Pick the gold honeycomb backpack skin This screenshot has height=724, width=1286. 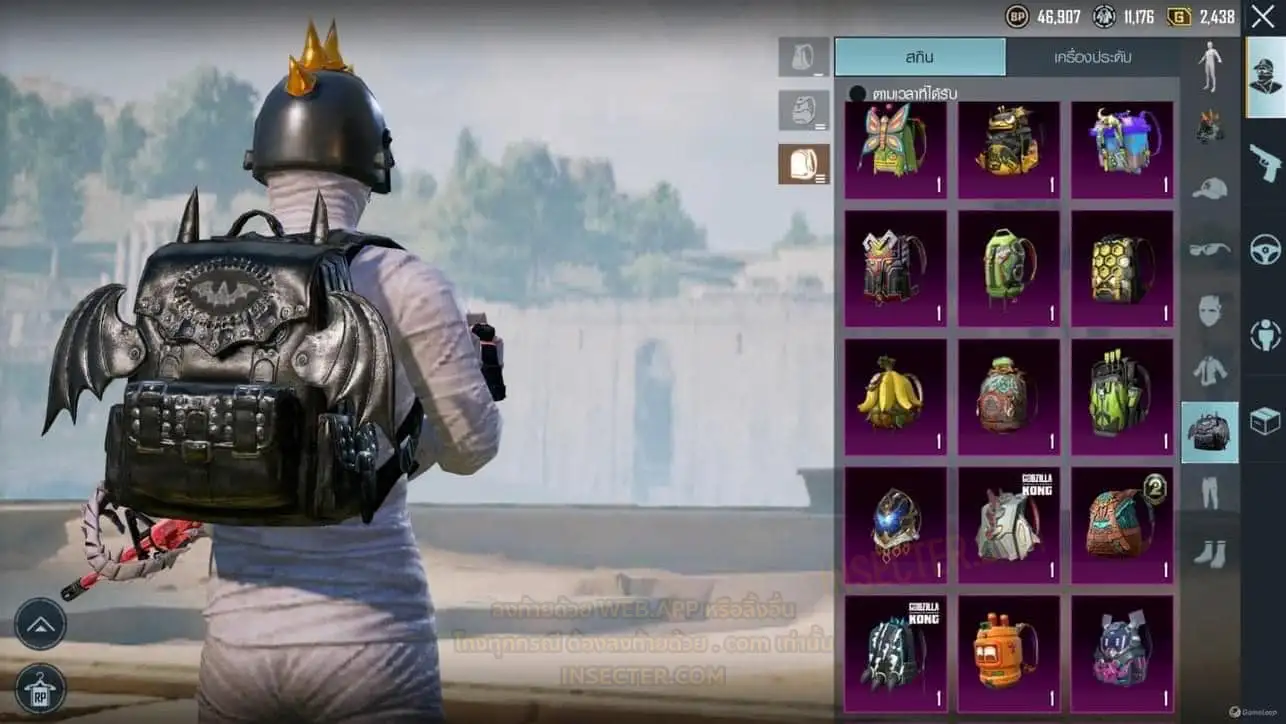[x=1122, y=268]
